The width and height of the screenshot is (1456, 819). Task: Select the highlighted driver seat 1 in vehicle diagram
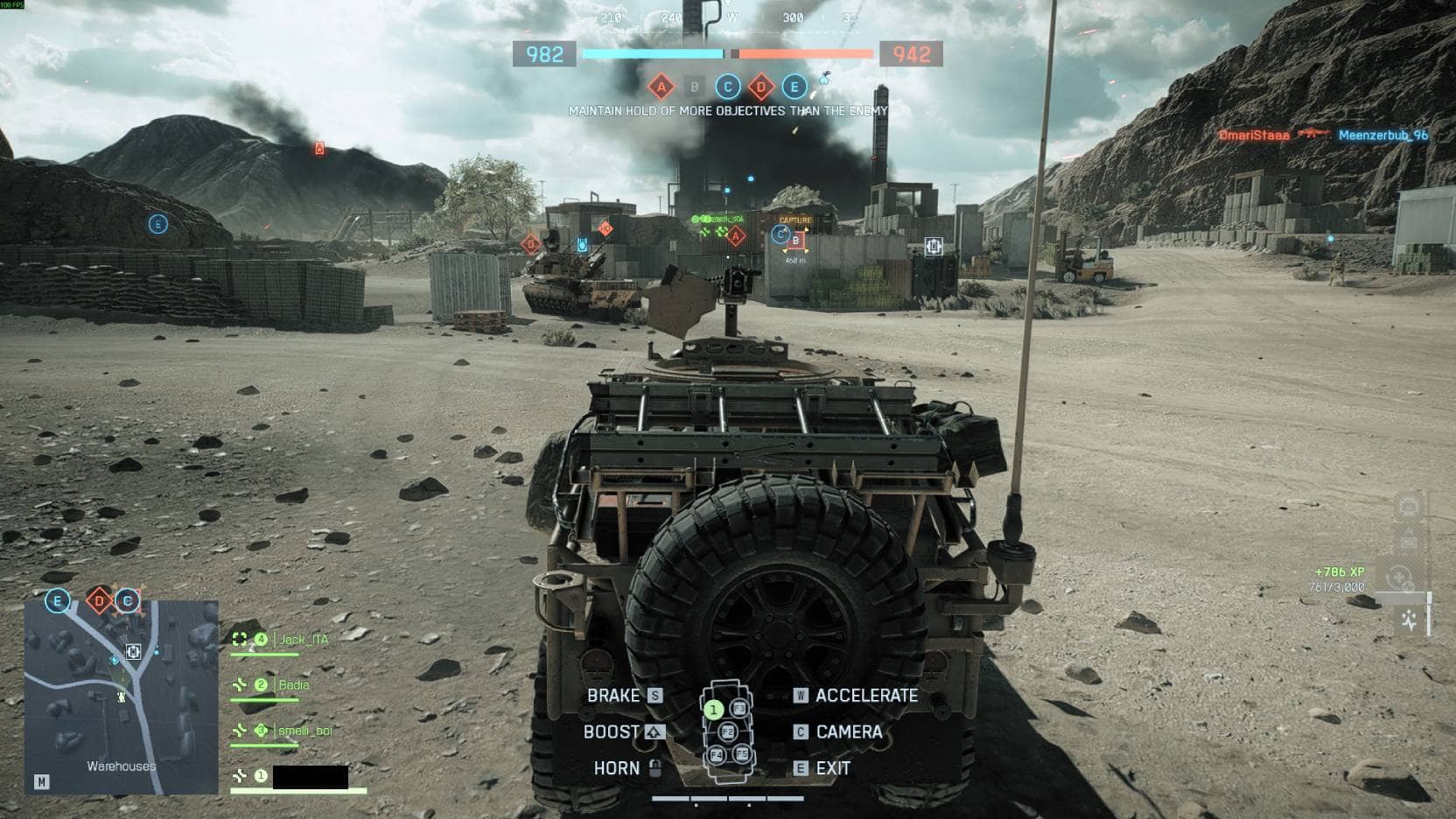(x=713, y=710)
